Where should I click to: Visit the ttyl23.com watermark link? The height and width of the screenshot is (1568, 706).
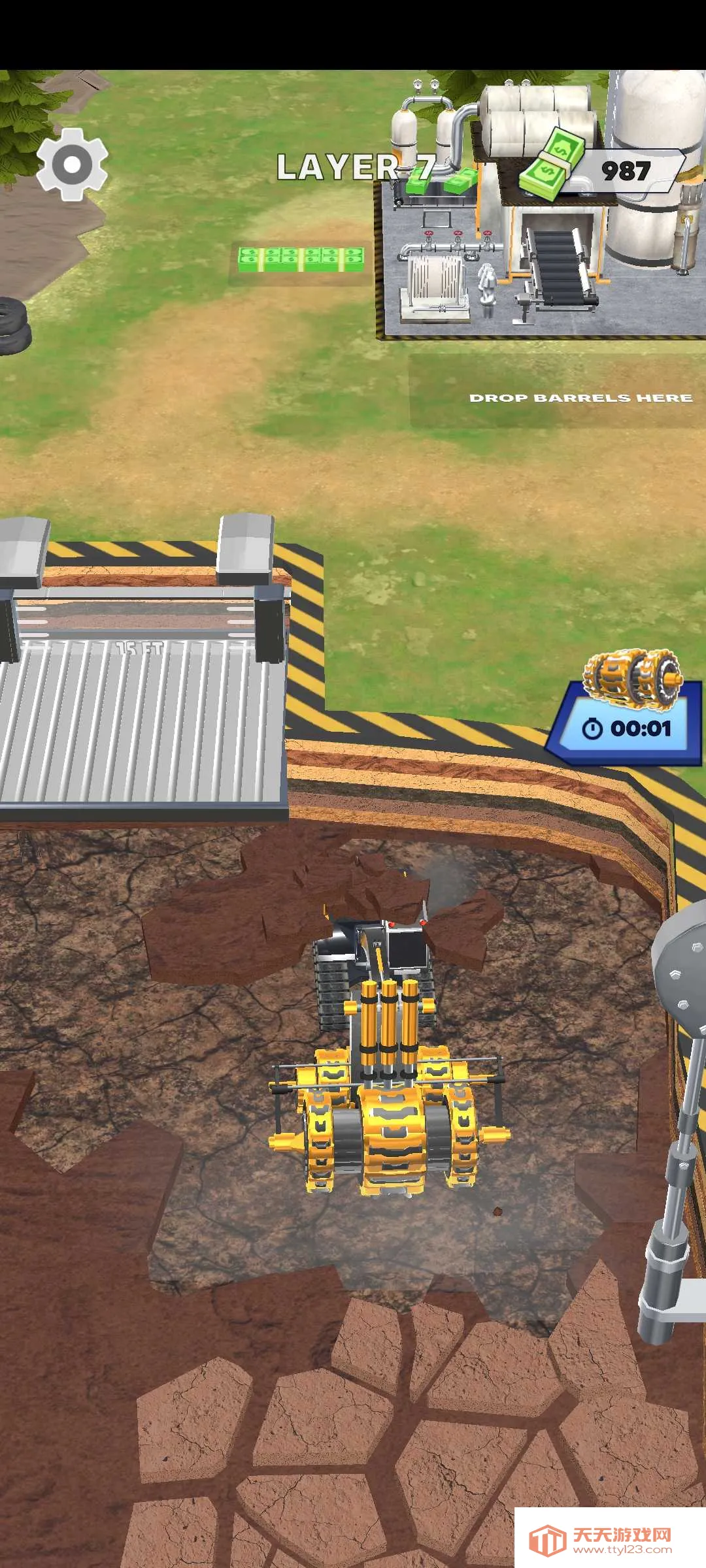(x=609, y=1539)
